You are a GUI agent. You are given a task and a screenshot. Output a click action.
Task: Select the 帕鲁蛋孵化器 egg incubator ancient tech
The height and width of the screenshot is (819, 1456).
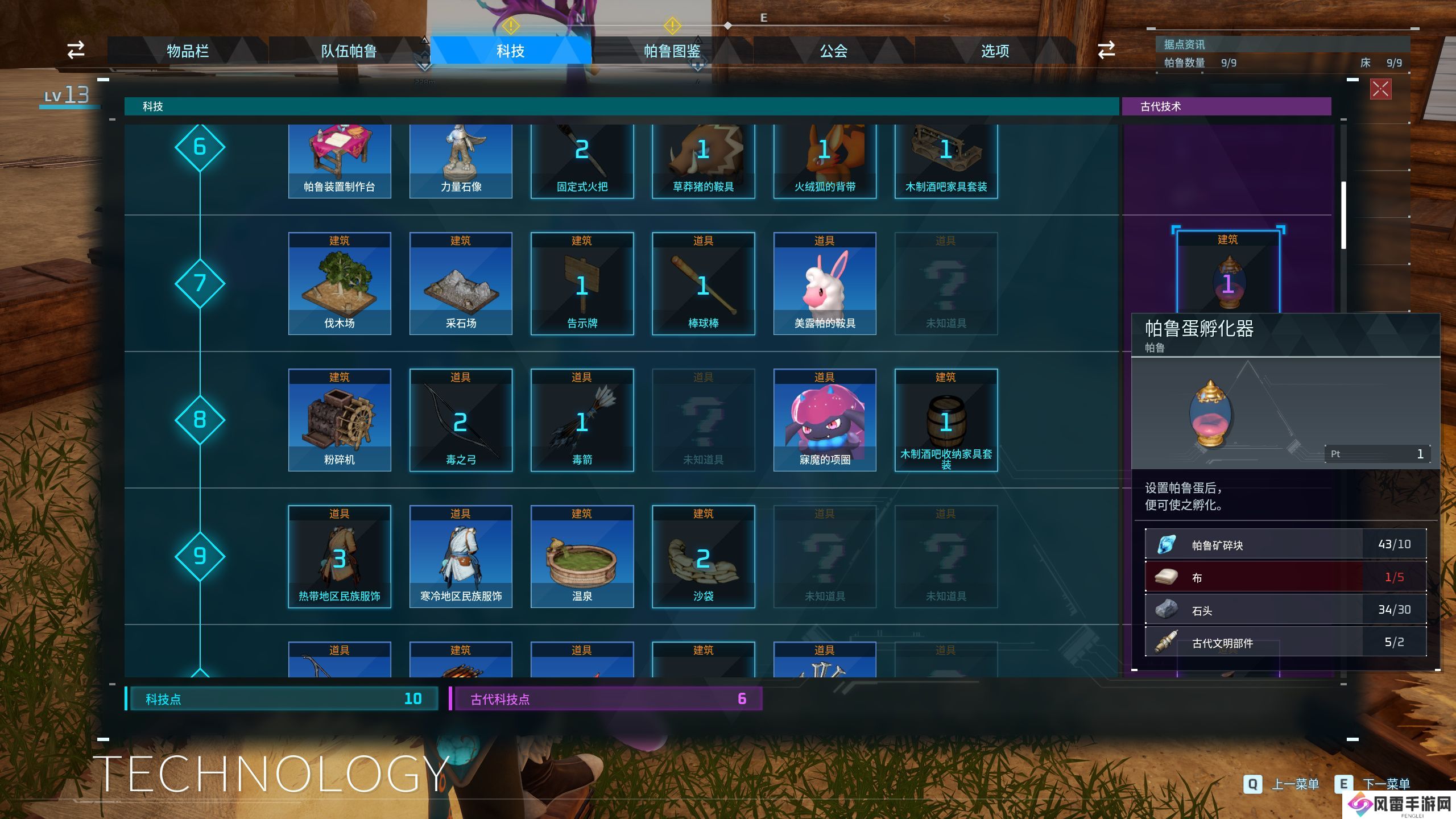click(x=1228, y=273)
